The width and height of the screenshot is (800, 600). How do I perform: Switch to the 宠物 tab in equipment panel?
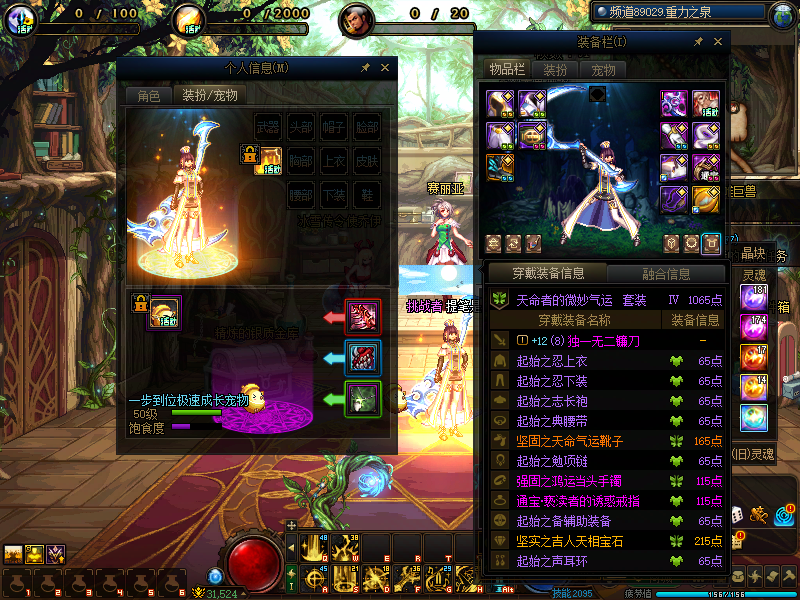[x=603, y=70]
